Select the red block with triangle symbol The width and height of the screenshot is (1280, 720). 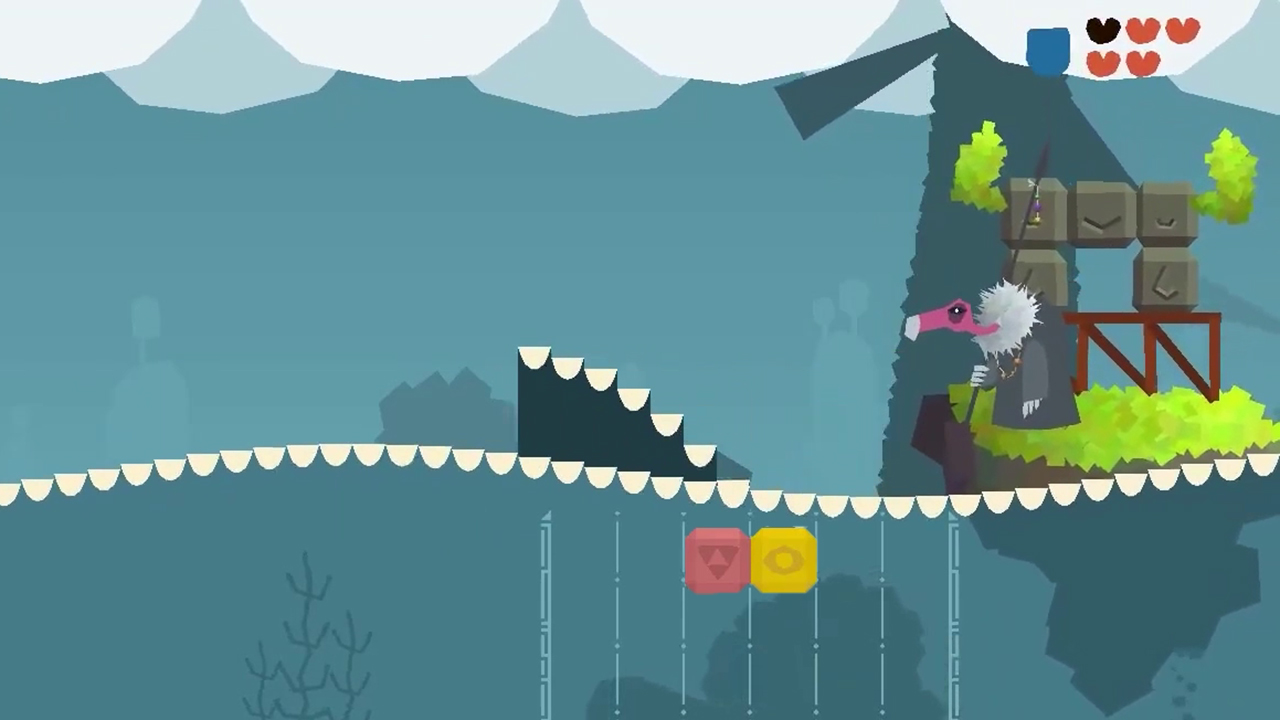point(715,560)
